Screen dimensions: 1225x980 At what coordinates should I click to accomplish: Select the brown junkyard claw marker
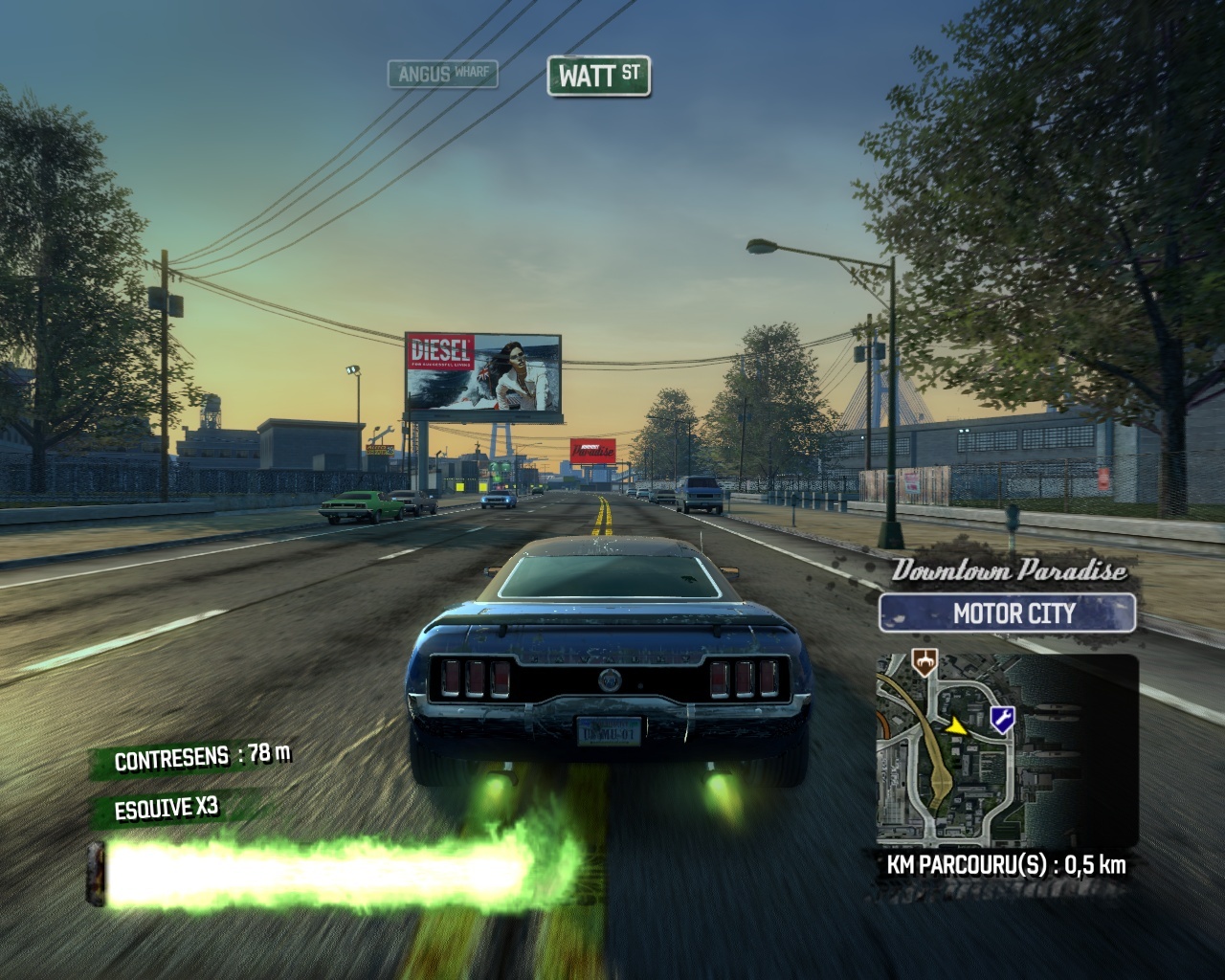click(x=924, y=661)
